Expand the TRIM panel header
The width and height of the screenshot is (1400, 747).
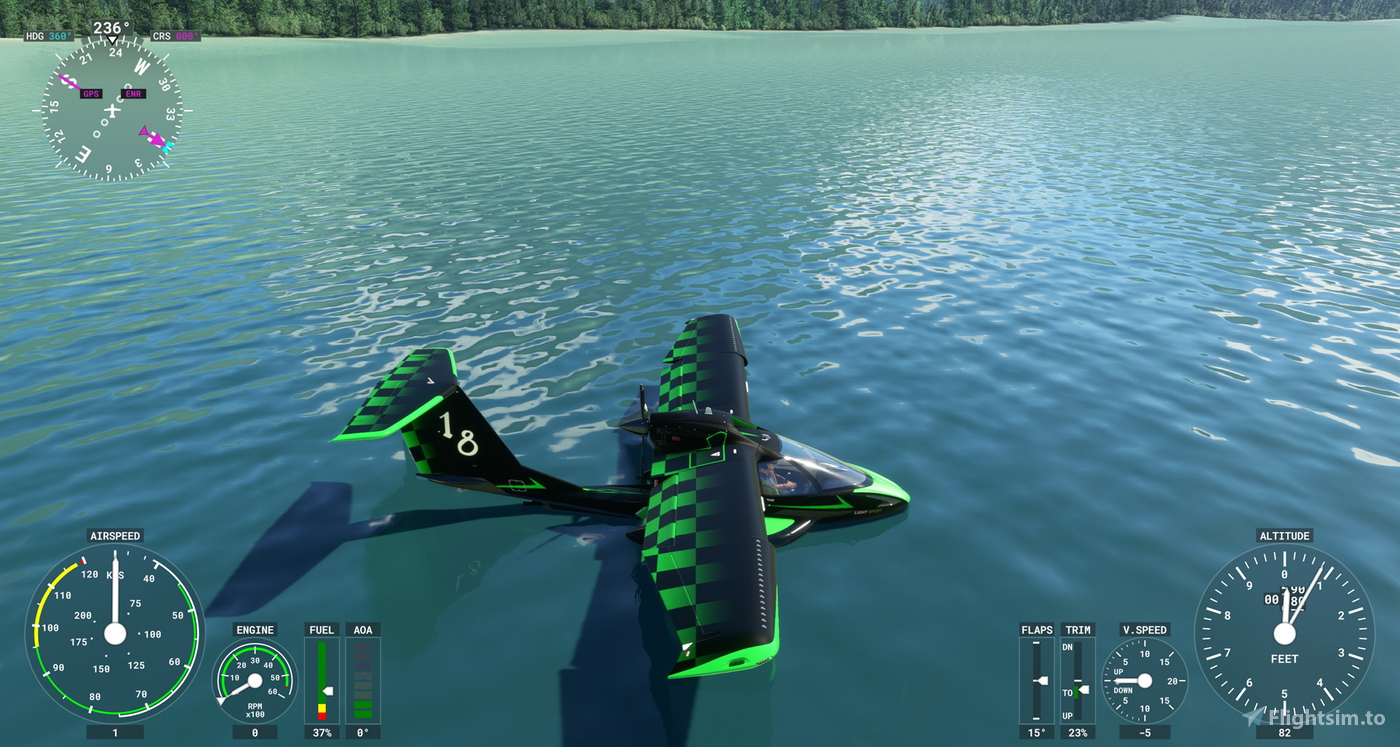pyautogui.click(x=1077, y=630)
